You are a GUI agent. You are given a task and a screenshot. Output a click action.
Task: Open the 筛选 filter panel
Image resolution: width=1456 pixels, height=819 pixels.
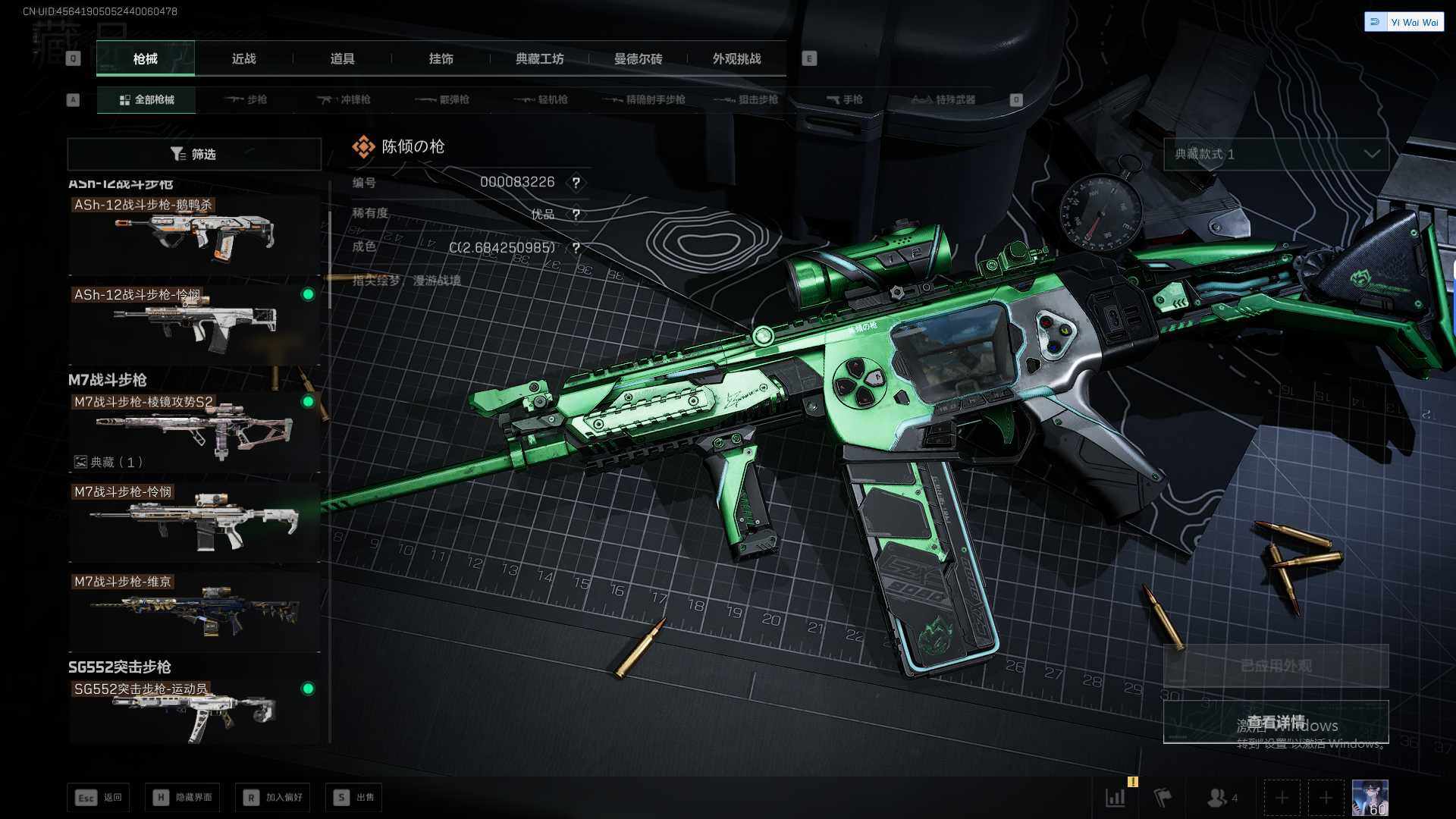pos(194,154)
